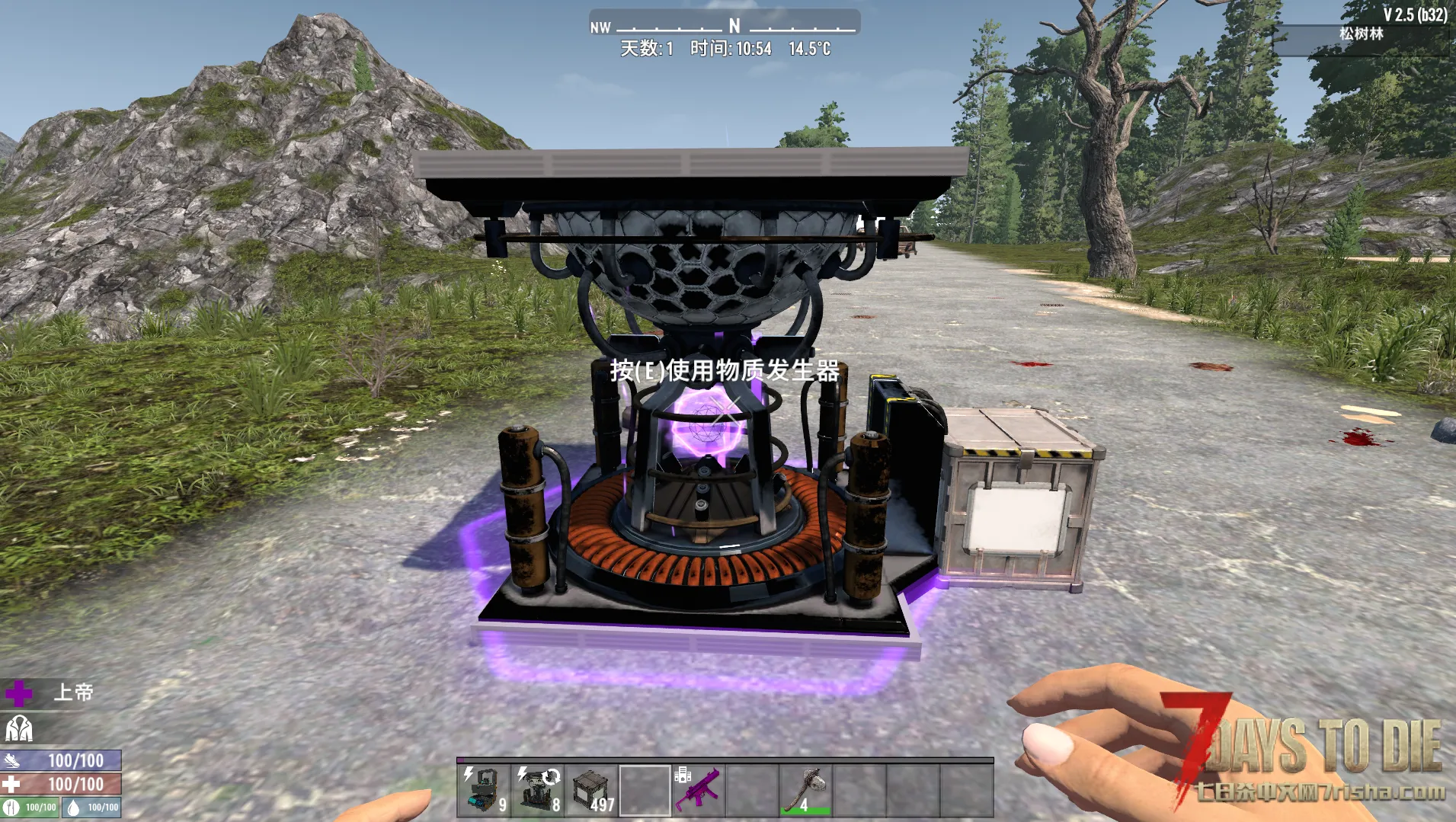Select the generator slot with count 8
The height and width of the screenshot is (822, 1456).
538,790
